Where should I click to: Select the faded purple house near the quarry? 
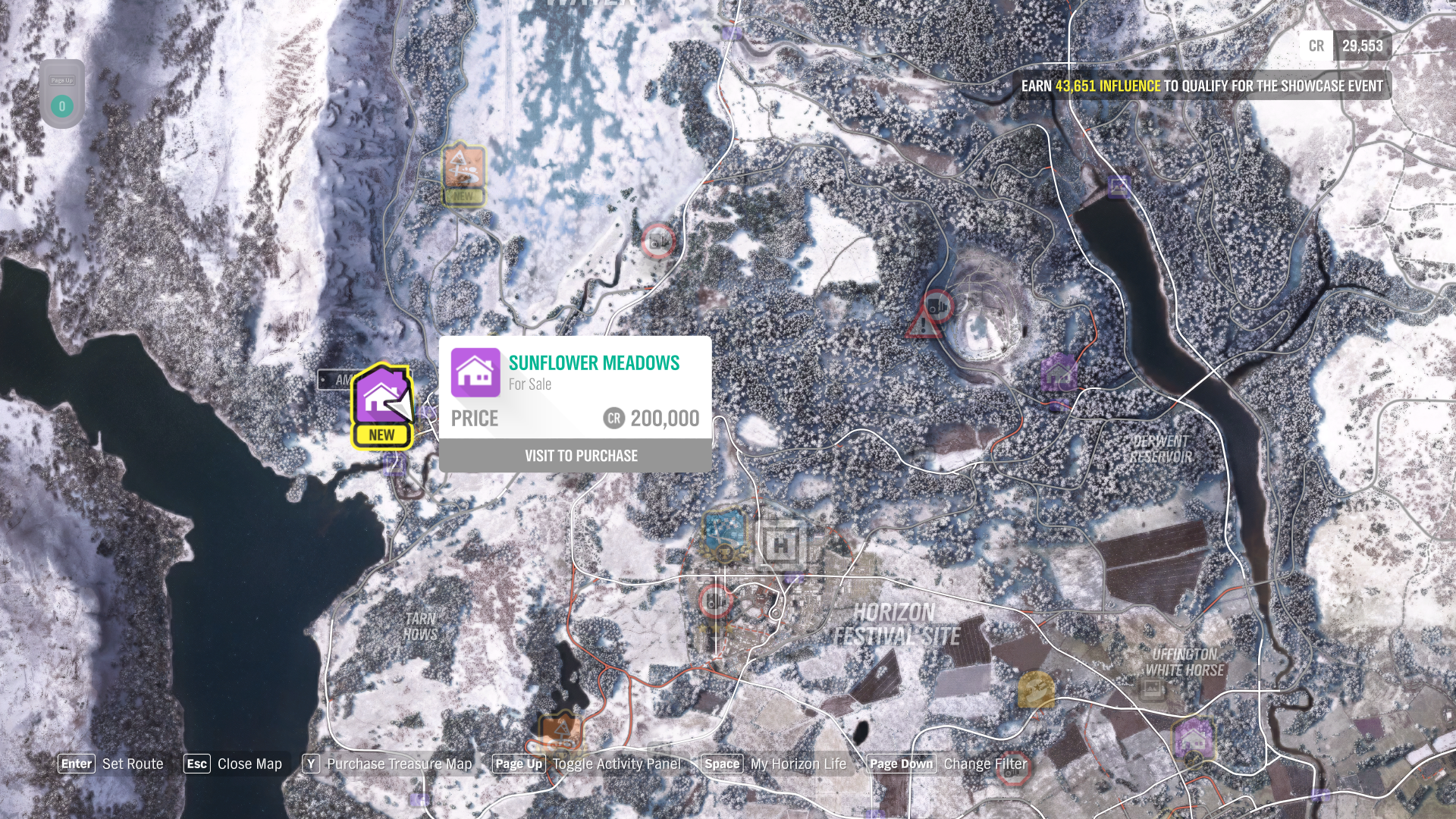pyautogui.click(x=1059, y=374)
